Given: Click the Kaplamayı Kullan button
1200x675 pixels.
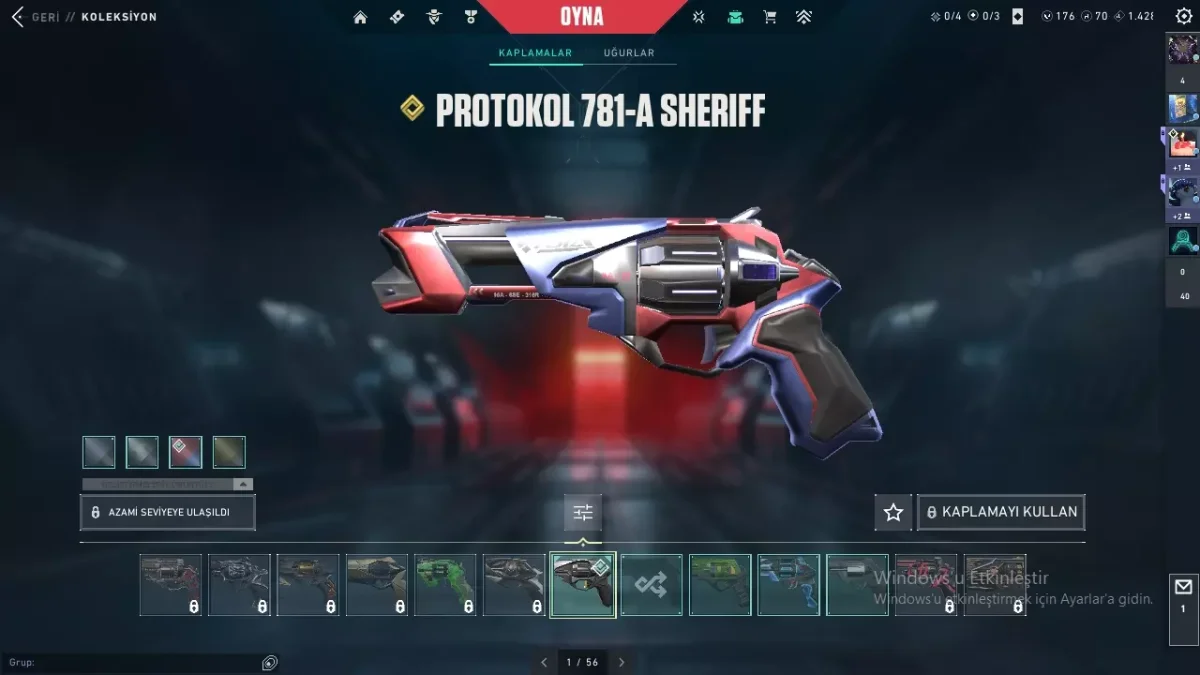Looking at the screenshot, I should point(1001,512).
